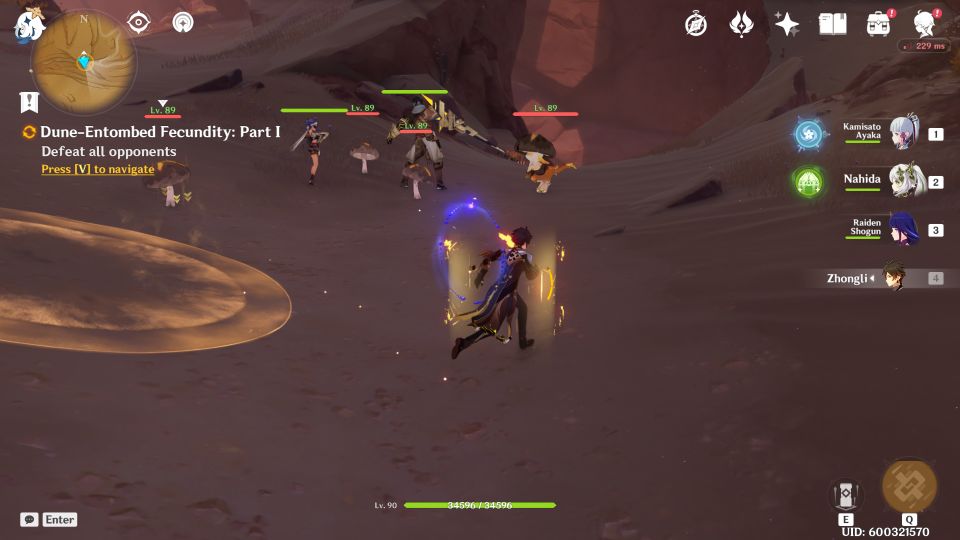Viewport: 960px width, 540px height.
Task: Select the Dune-Entombed Fecundity quest tracker
Action: 160,132
